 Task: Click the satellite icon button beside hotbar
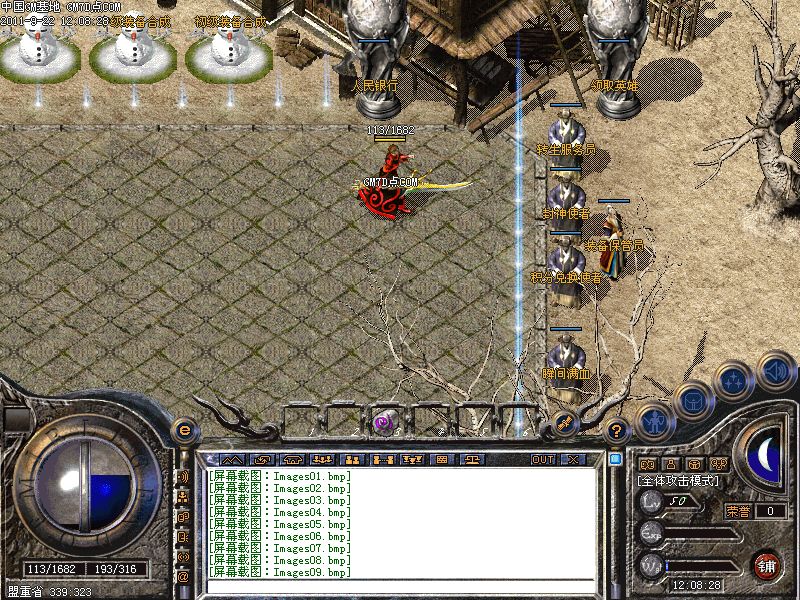point(564,424)
